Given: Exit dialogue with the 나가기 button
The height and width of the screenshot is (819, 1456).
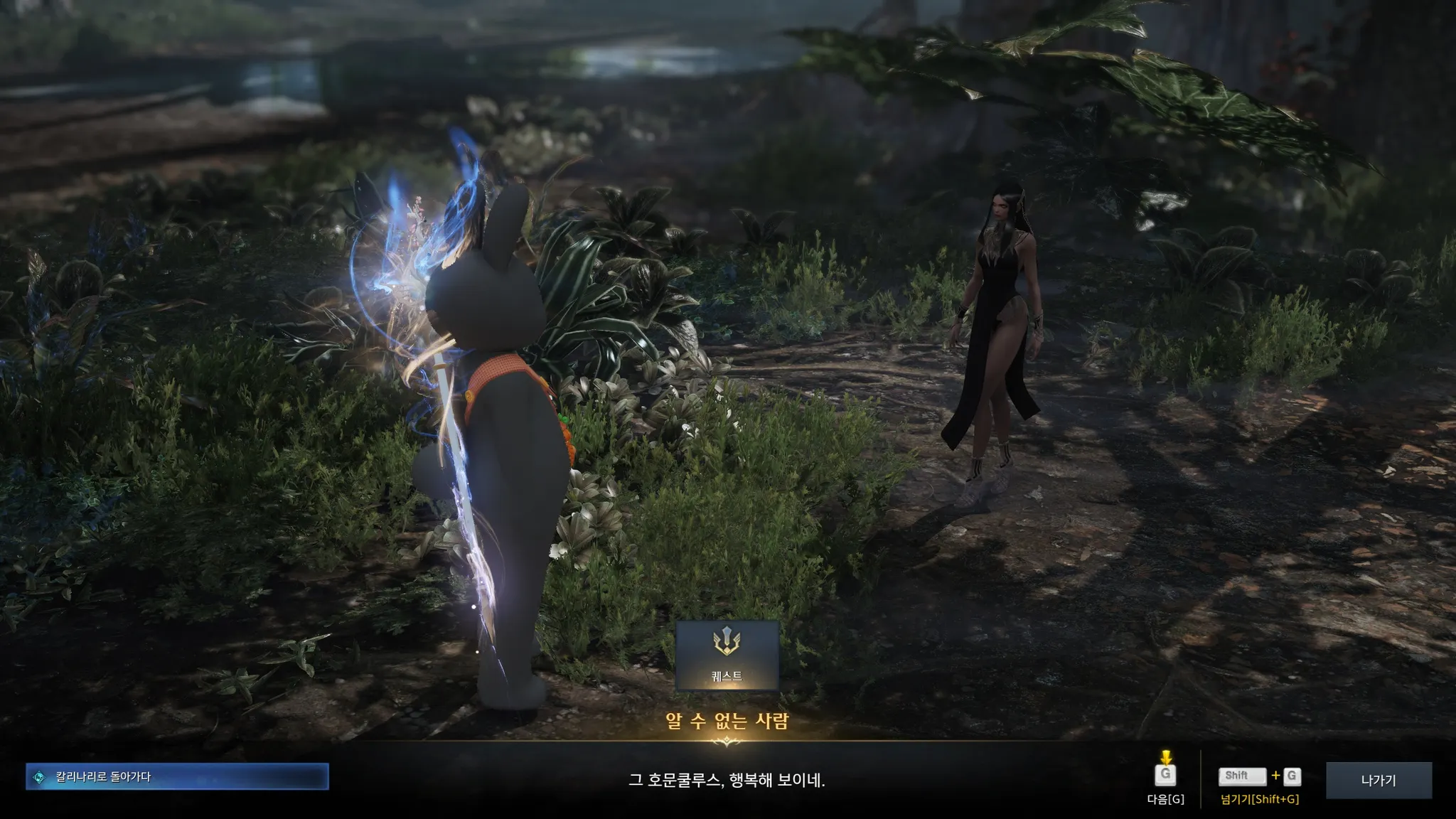Looking at the screenshot, I should coord(1378,780).
